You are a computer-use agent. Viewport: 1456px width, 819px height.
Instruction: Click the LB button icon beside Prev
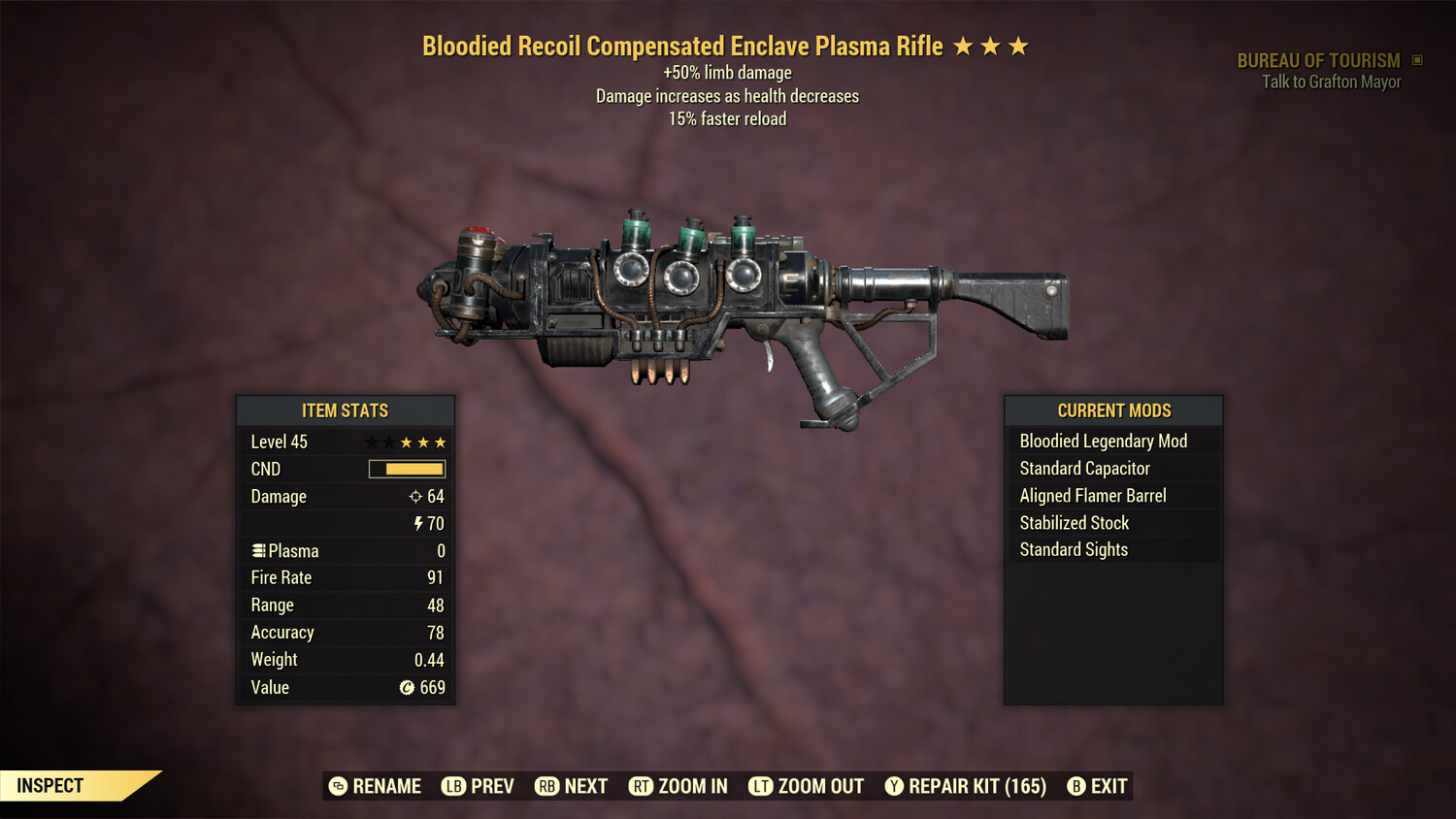[452, 786]
